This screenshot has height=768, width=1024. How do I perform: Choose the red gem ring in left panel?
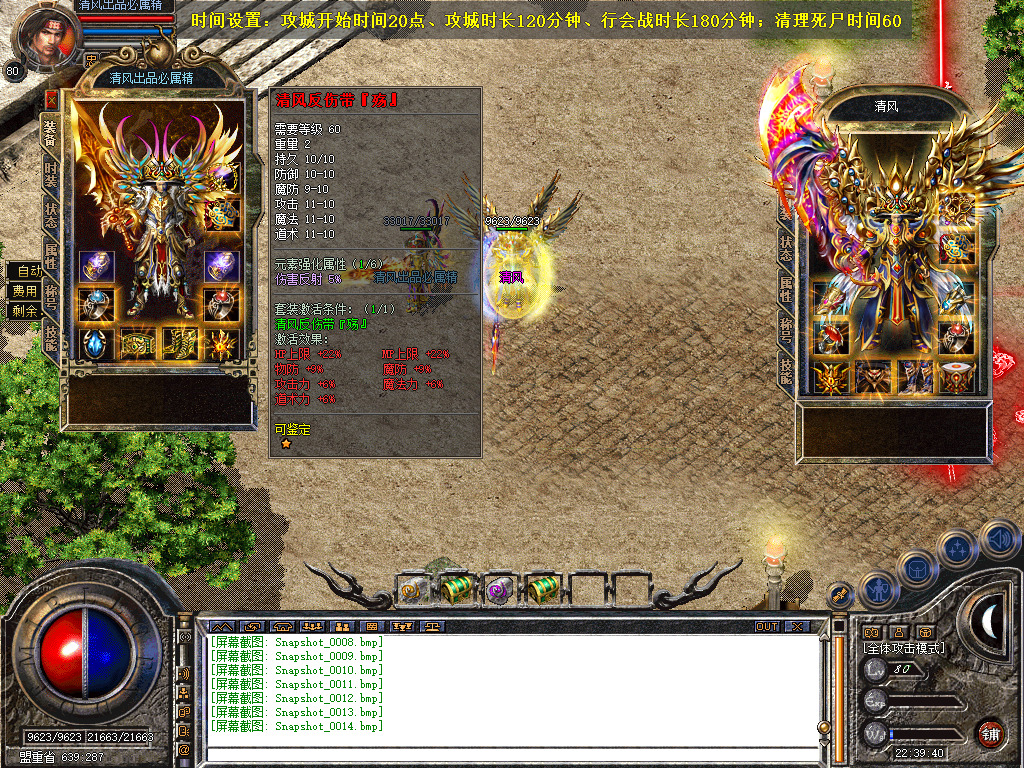tap(220, 304)
